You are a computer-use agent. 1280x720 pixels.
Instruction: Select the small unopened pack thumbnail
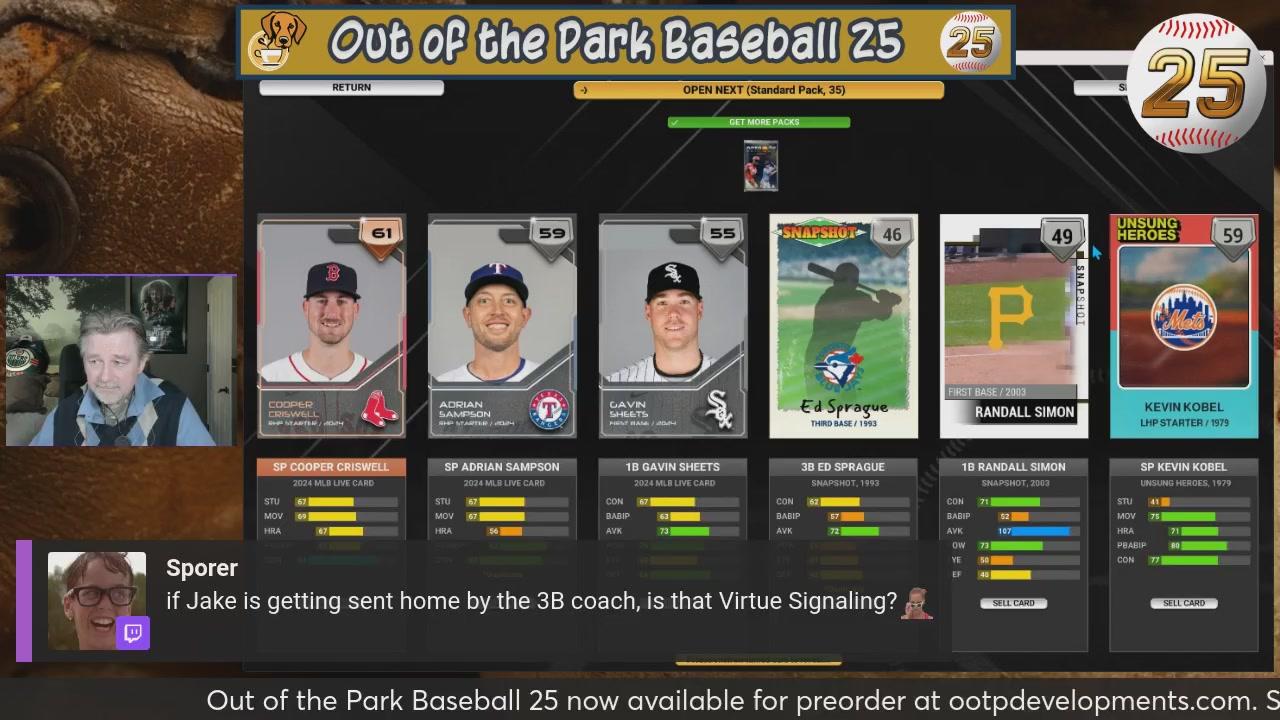pos(761,166)
